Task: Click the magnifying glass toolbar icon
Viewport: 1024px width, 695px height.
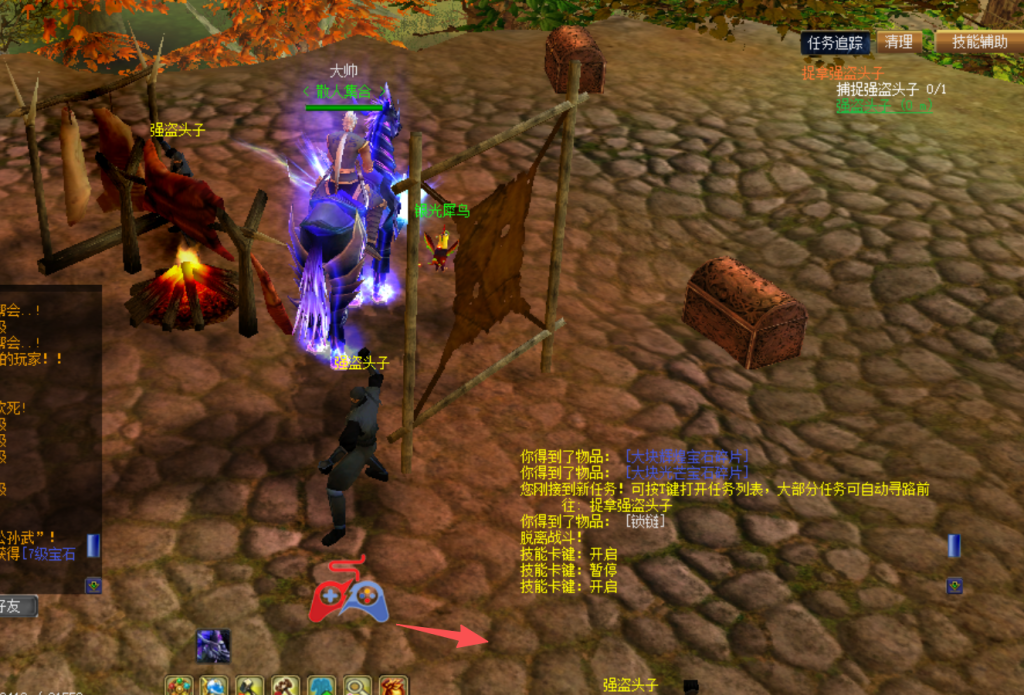Action: click(x=357, y=686)
